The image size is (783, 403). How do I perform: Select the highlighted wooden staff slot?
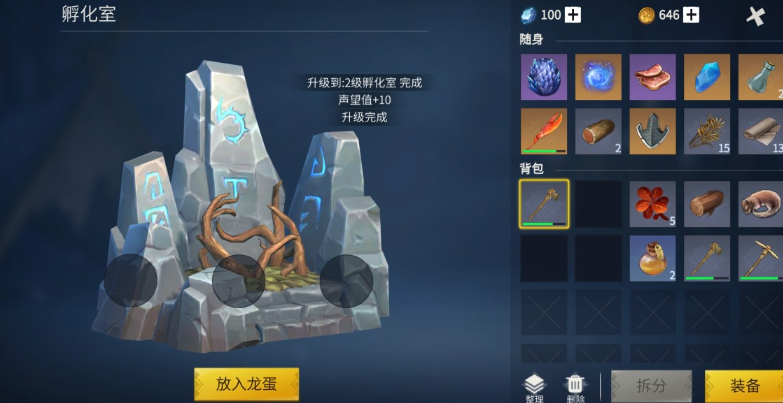544,204
